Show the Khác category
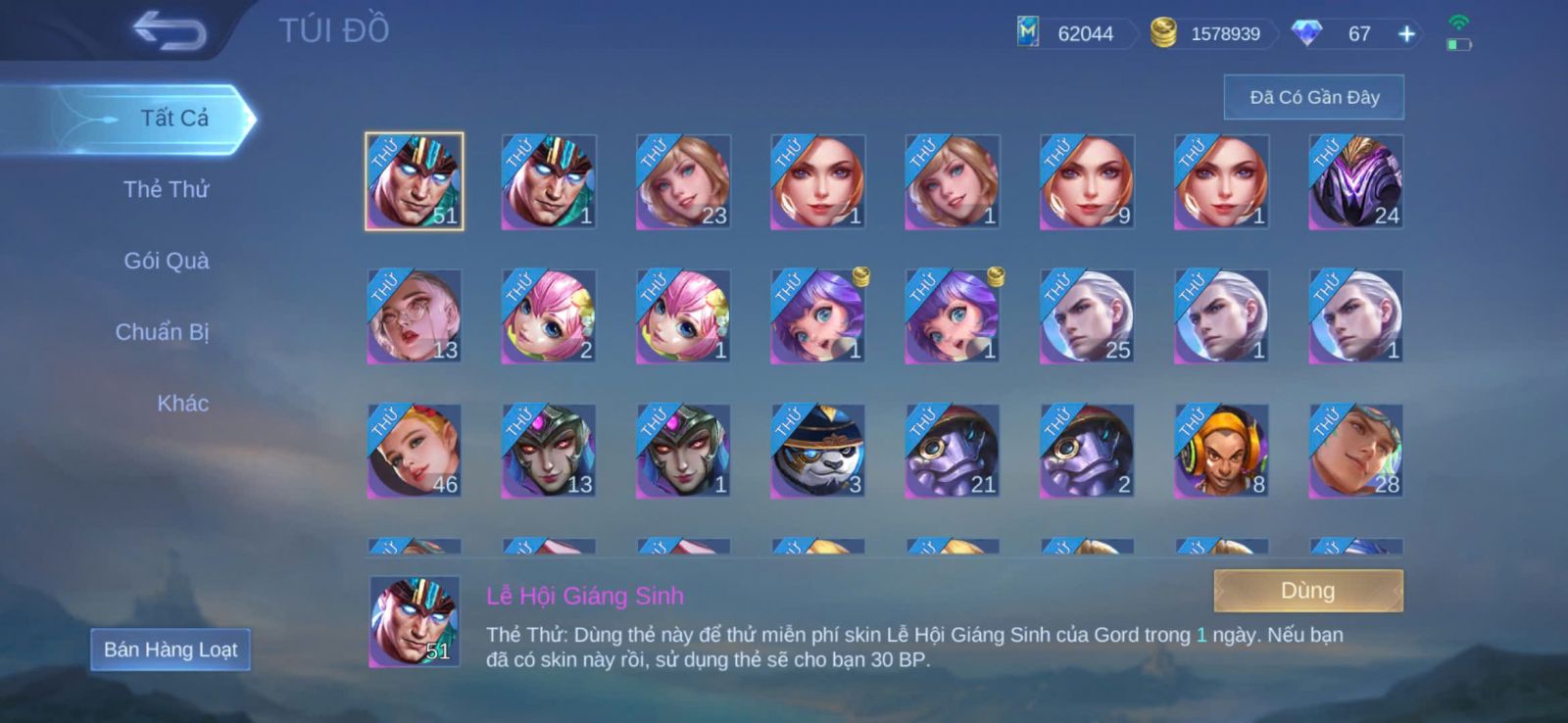Screen dimensions: 1568x723 (x=182, y=404)
